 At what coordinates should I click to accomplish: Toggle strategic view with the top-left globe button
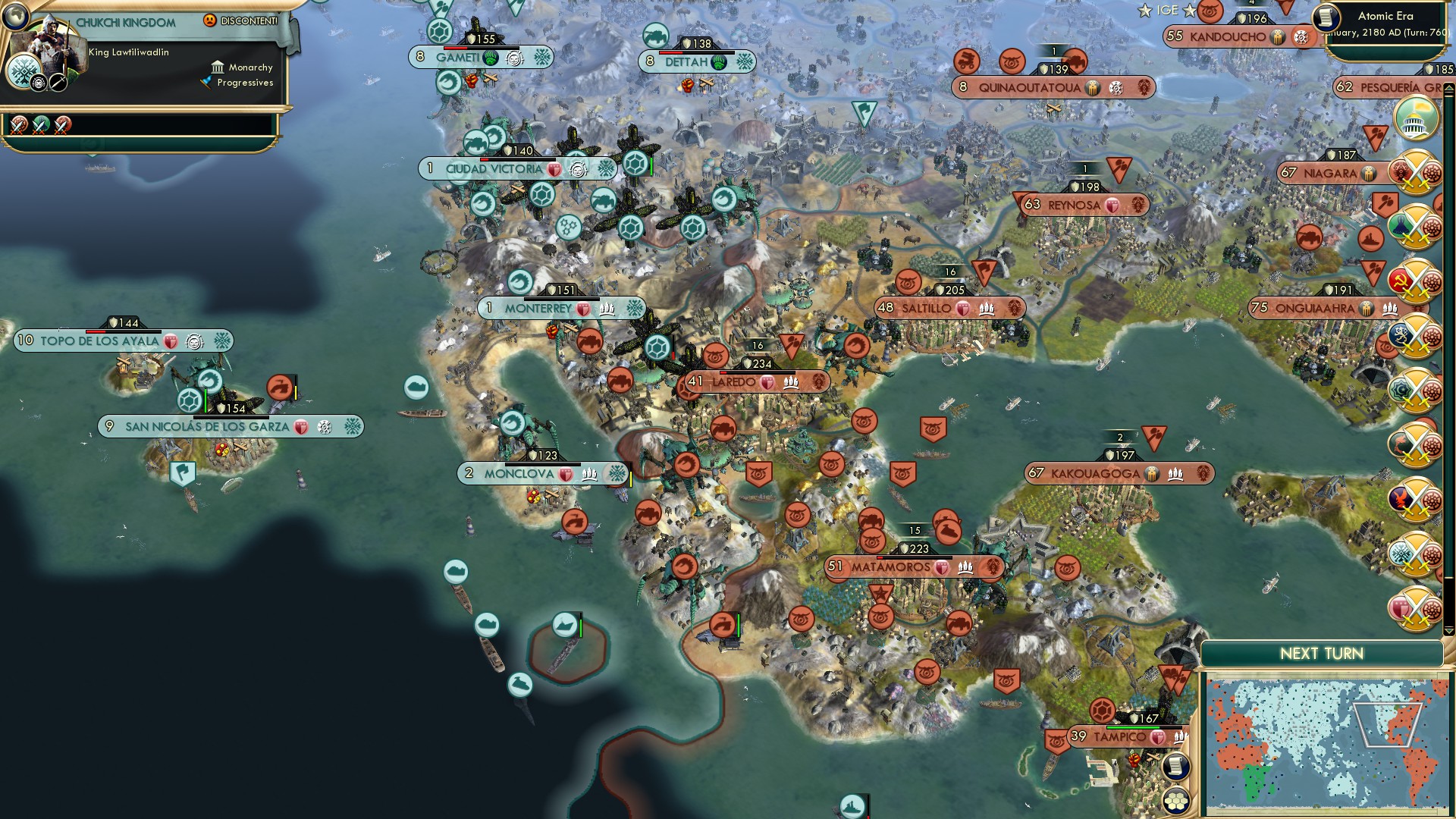[15, 15]
